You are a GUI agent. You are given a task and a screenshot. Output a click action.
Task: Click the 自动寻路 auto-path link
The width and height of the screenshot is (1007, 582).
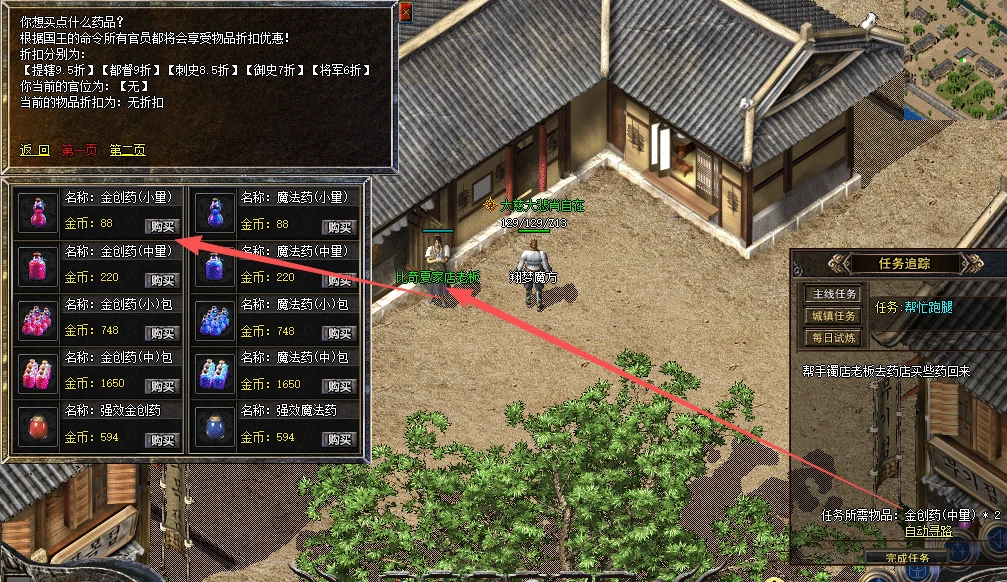tap(928, 531)
